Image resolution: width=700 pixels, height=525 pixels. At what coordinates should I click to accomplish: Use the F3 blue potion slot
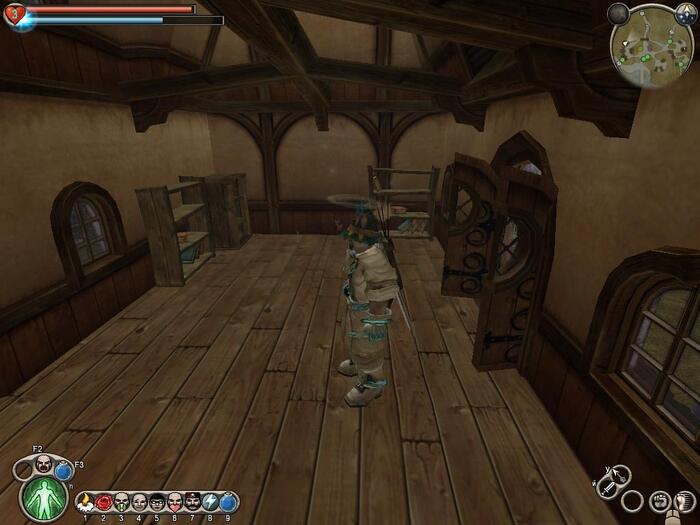(x=64, y=468)
